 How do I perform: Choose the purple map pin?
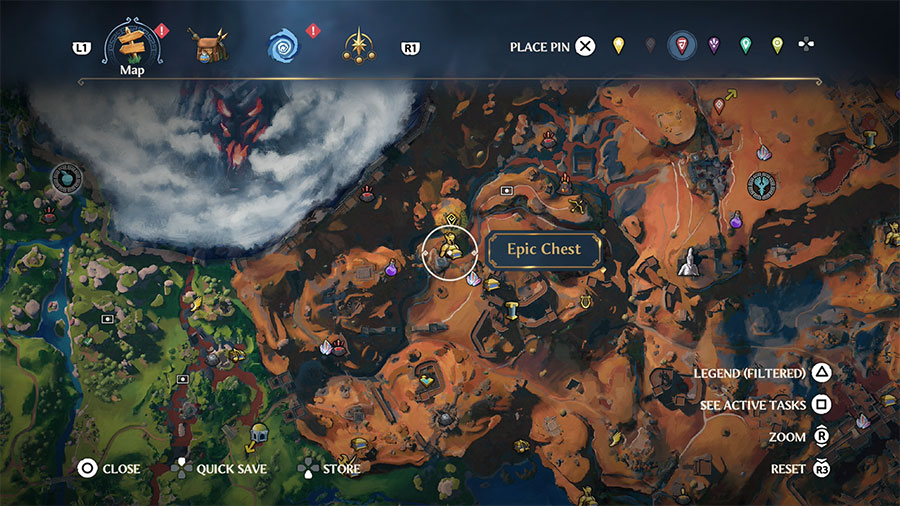coord(714,45)
